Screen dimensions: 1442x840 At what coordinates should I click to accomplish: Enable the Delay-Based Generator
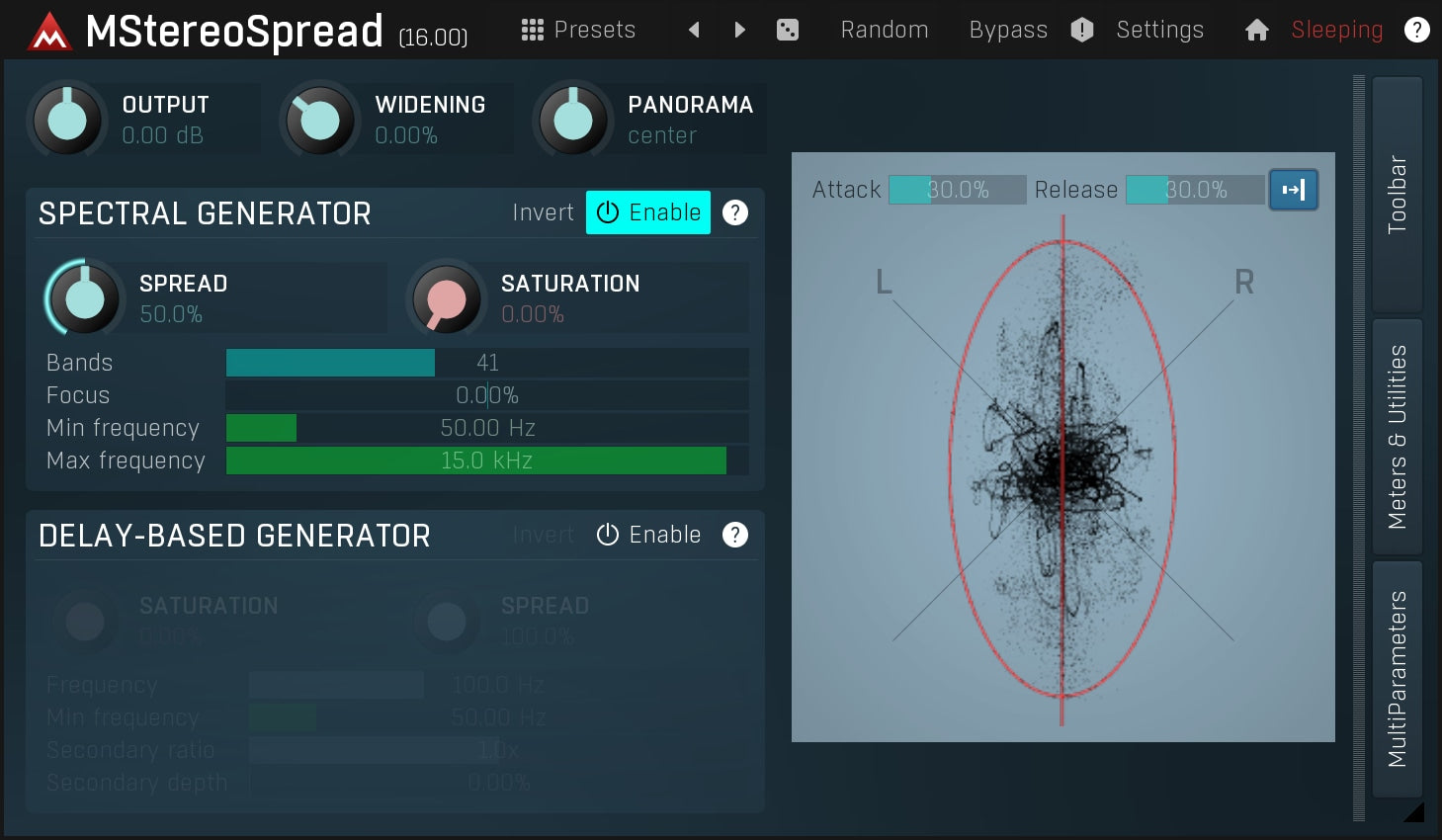click(648, 535)
